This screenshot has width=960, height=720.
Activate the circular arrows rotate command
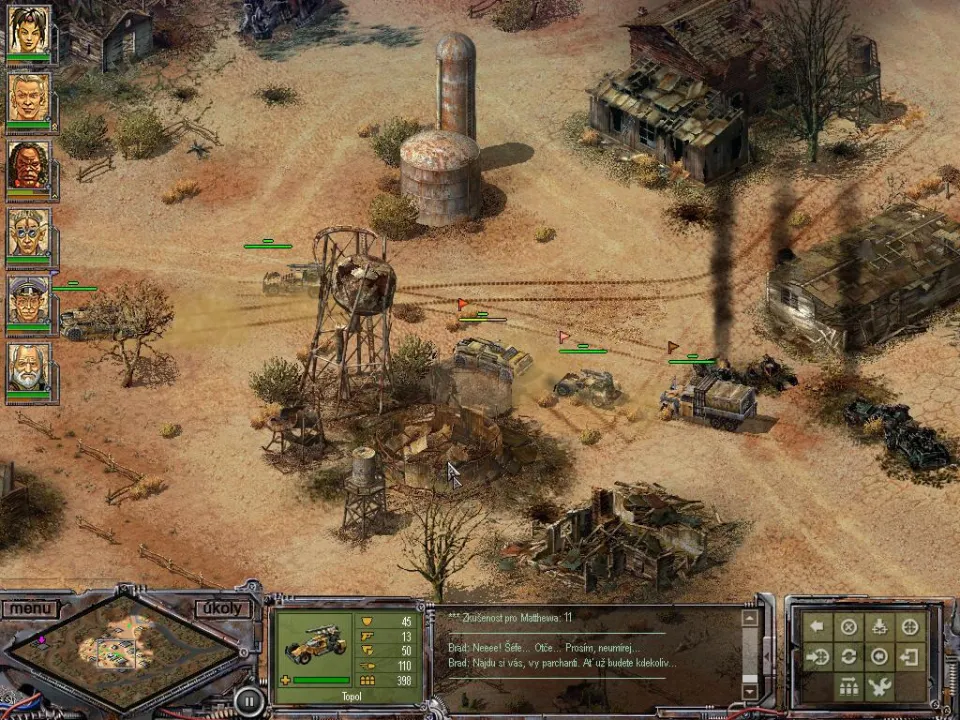[849, 657]
